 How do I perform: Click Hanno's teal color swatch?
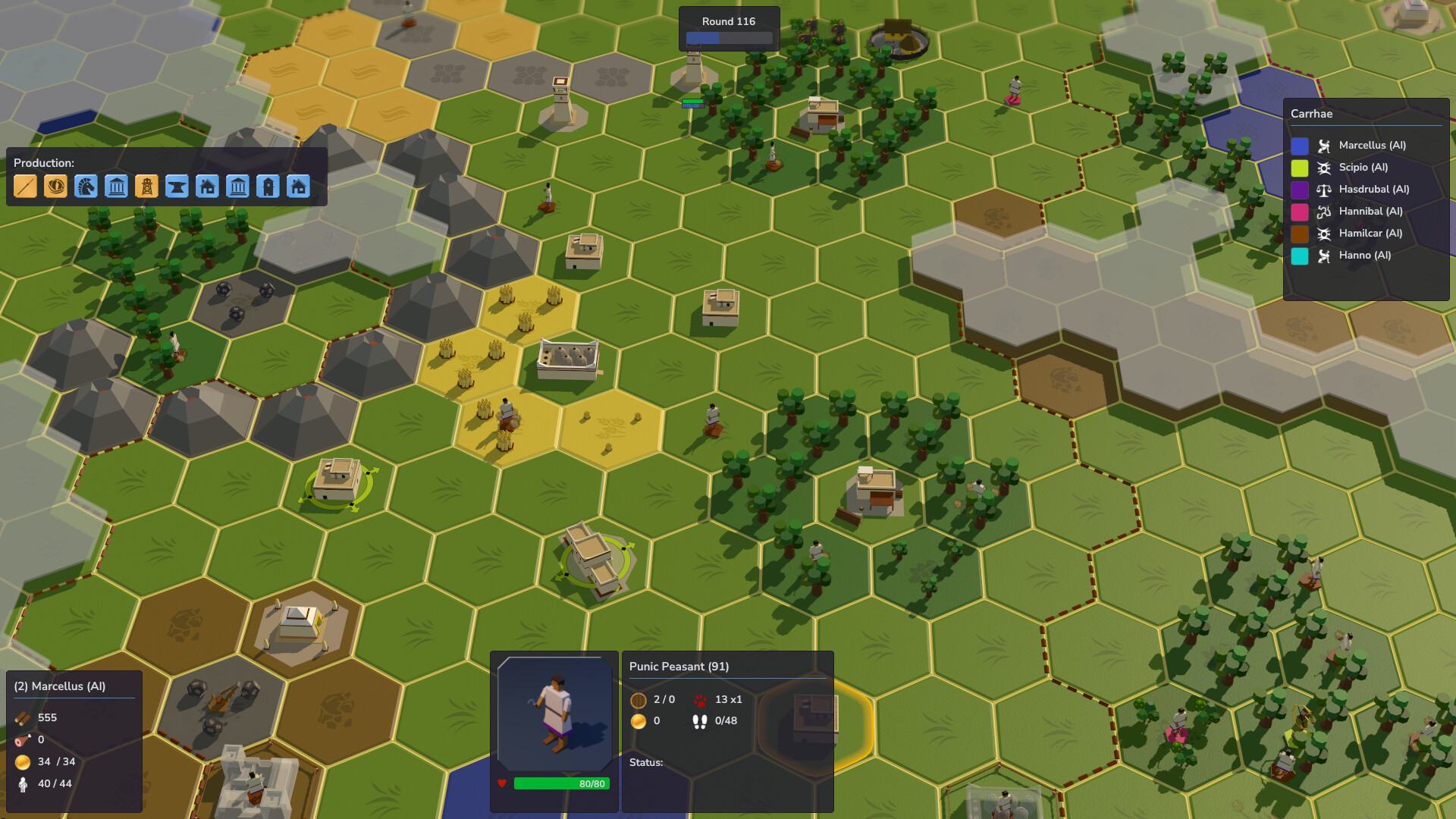pos(1300,256)
